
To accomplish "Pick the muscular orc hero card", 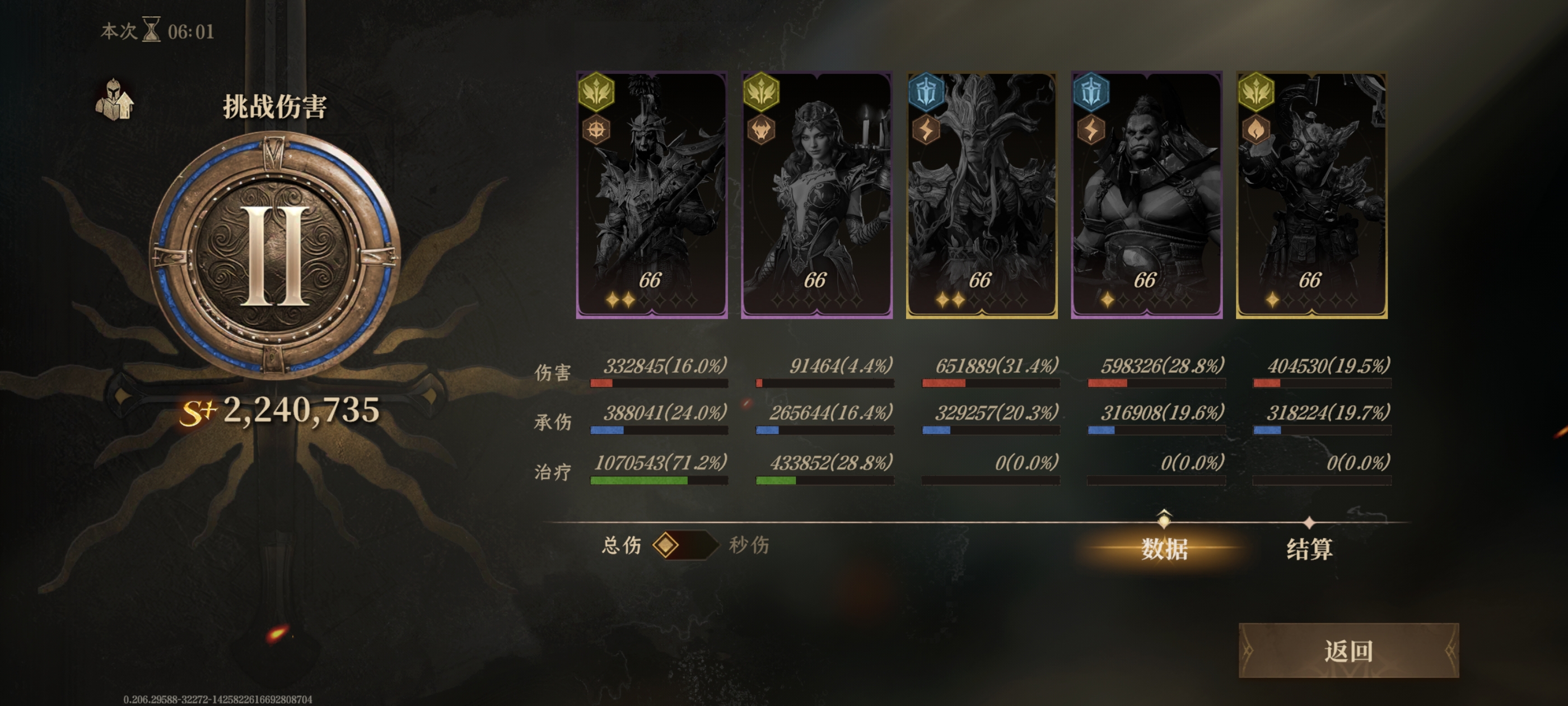I will pos(1147,195).
